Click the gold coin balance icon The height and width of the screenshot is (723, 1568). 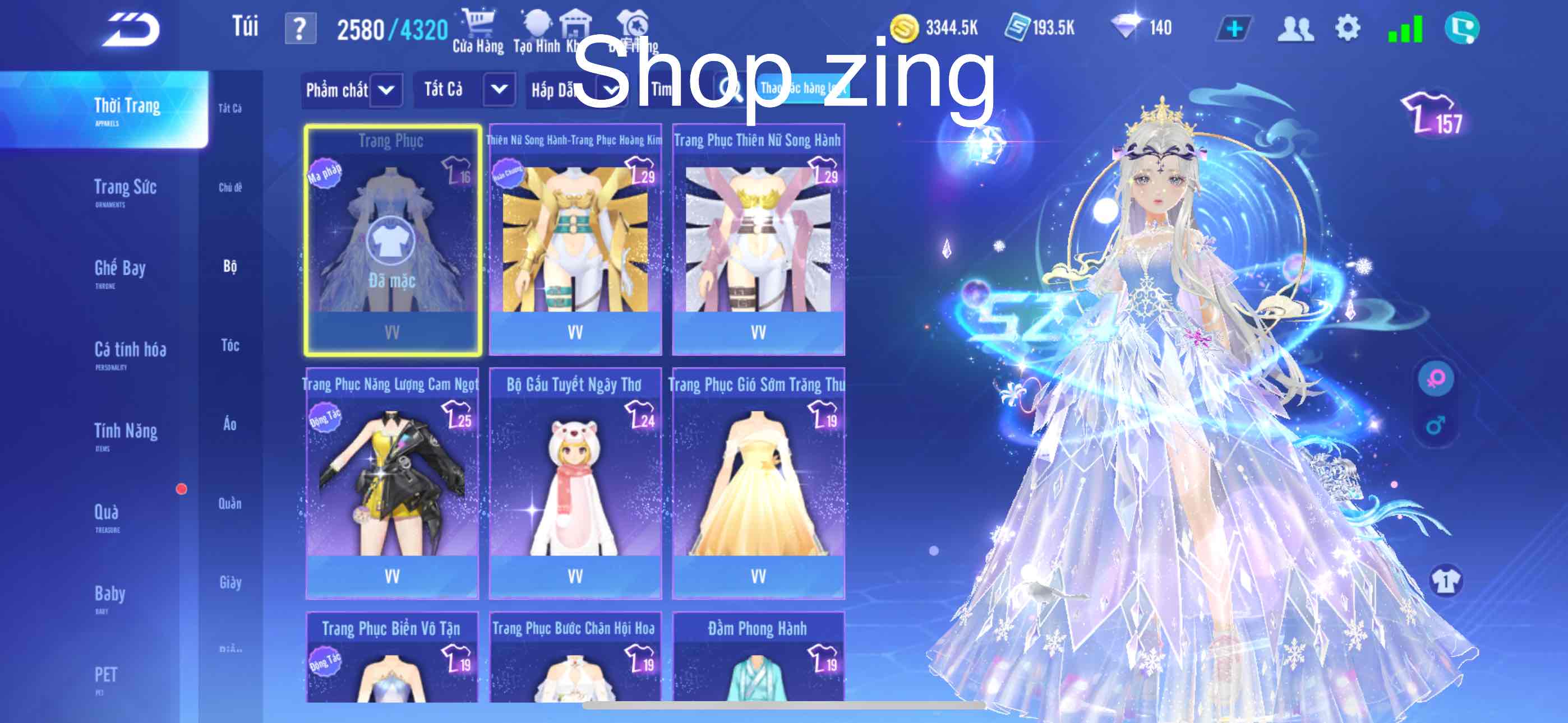(x=905, y=27)
